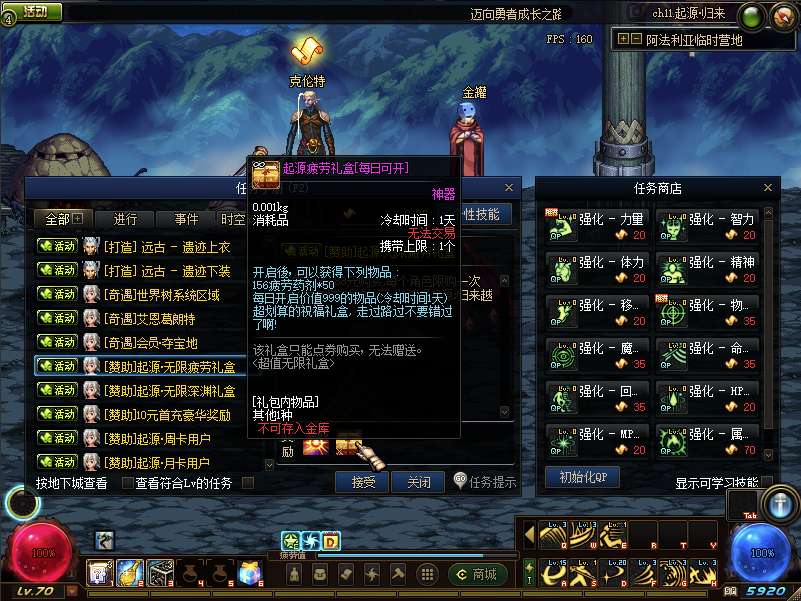Open 任务提示 quest hints

click(x=485, y=482)
